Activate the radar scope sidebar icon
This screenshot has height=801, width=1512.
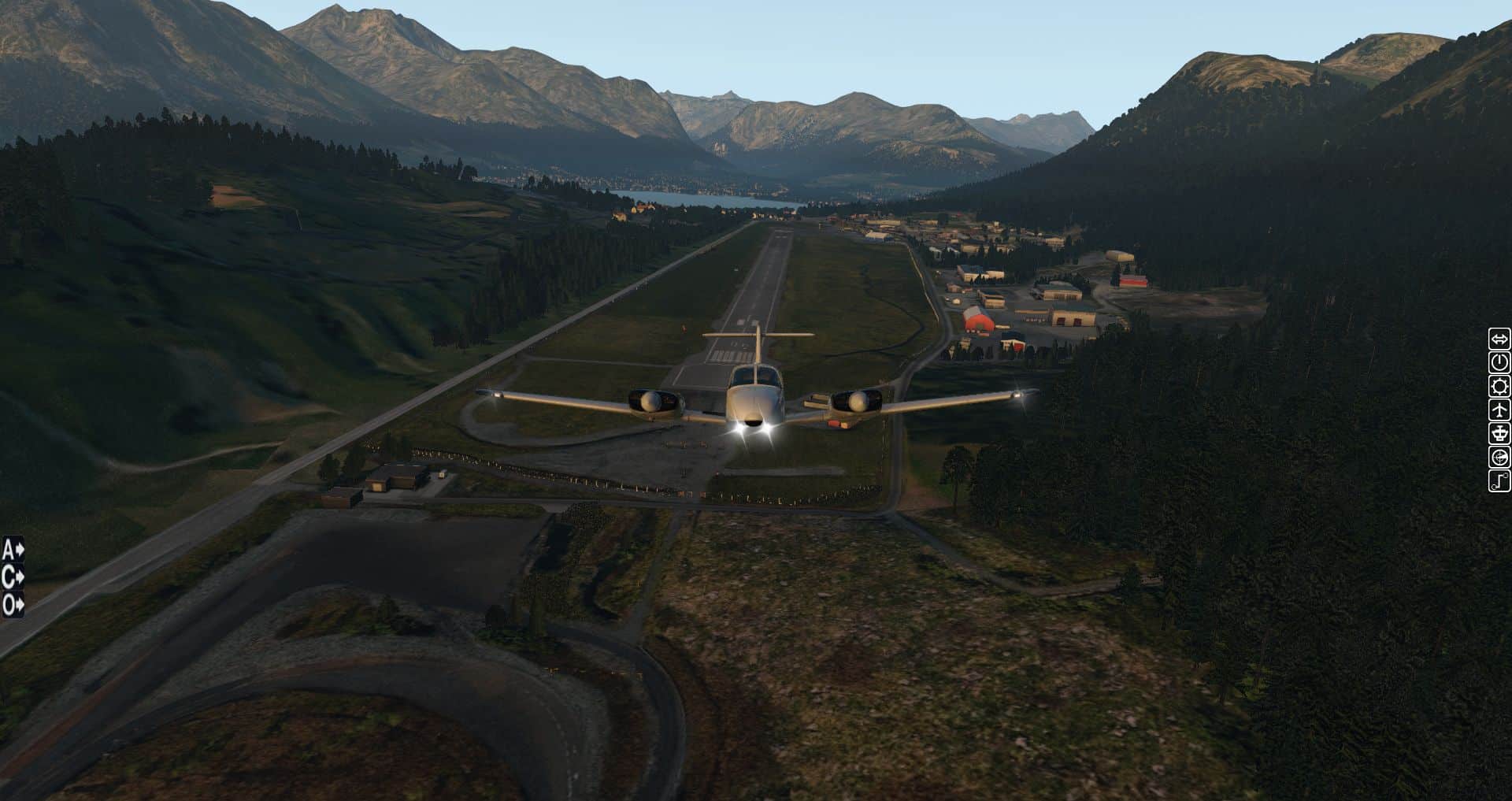pos(1499,458)
